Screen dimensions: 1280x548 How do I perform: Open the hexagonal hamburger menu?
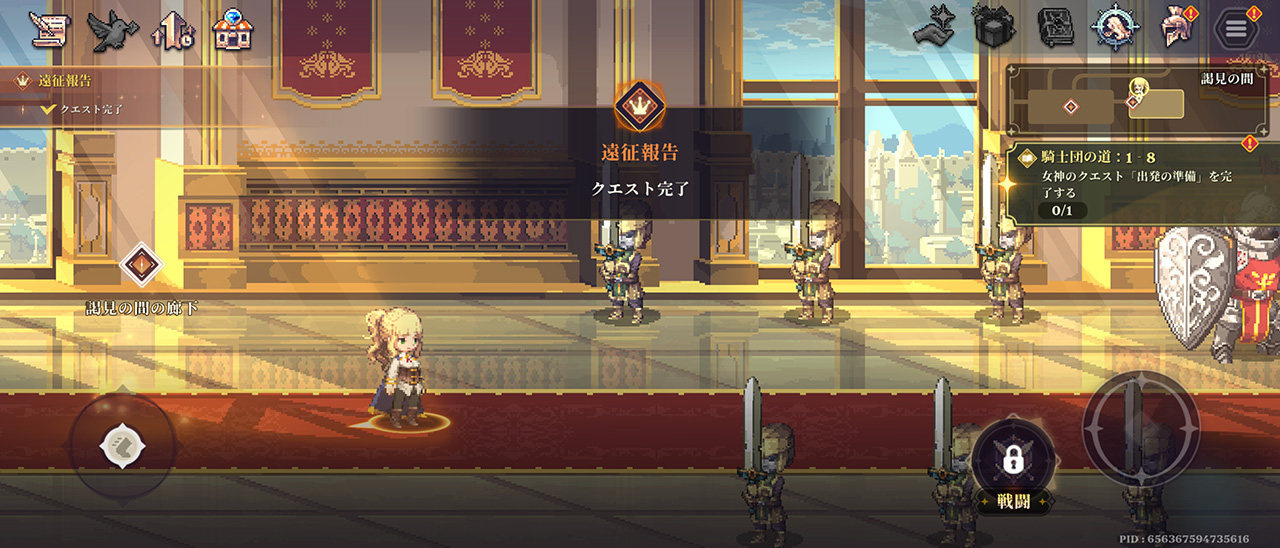1236,28
